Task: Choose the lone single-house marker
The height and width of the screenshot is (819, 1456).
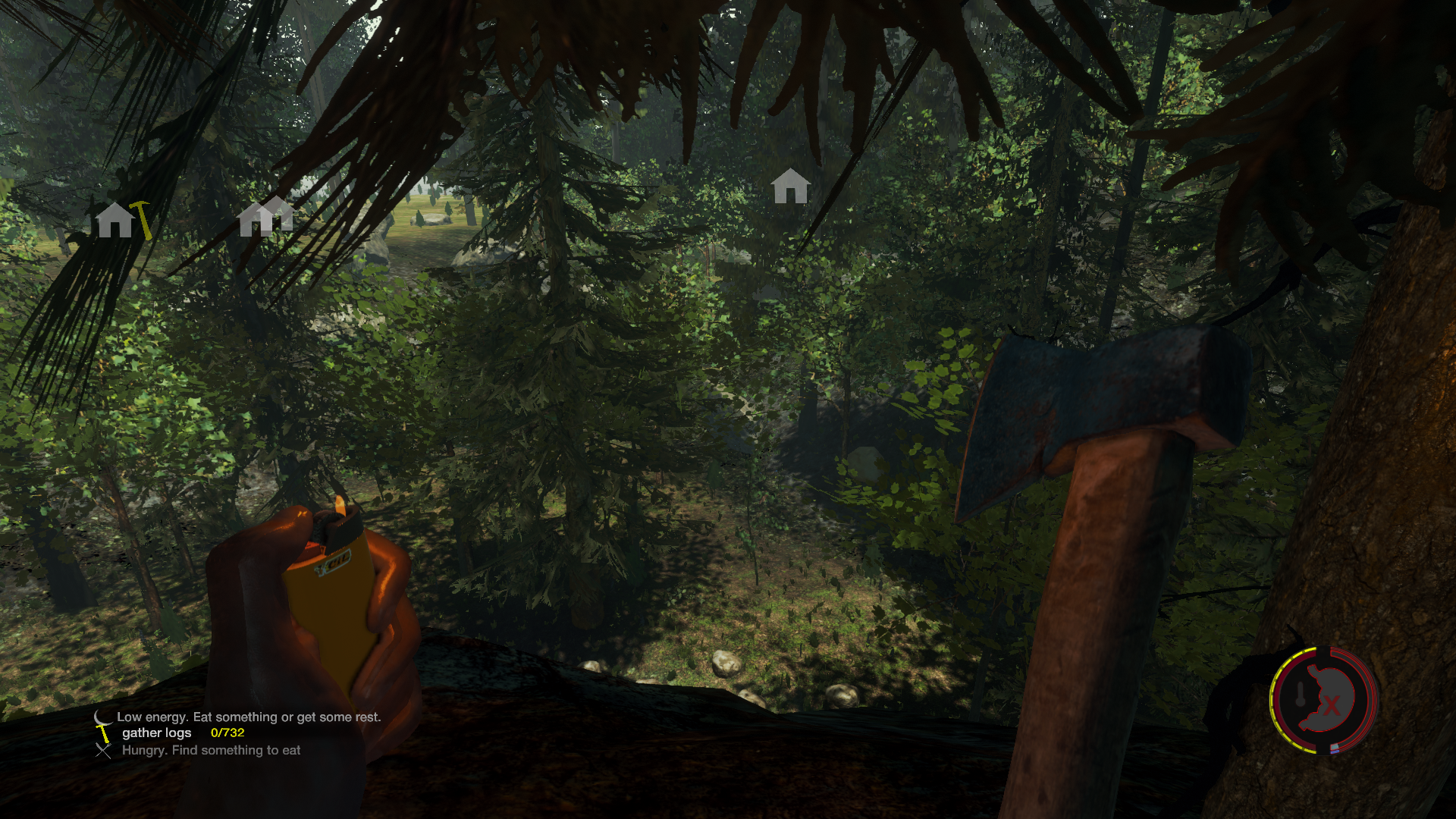Action: 790,186
